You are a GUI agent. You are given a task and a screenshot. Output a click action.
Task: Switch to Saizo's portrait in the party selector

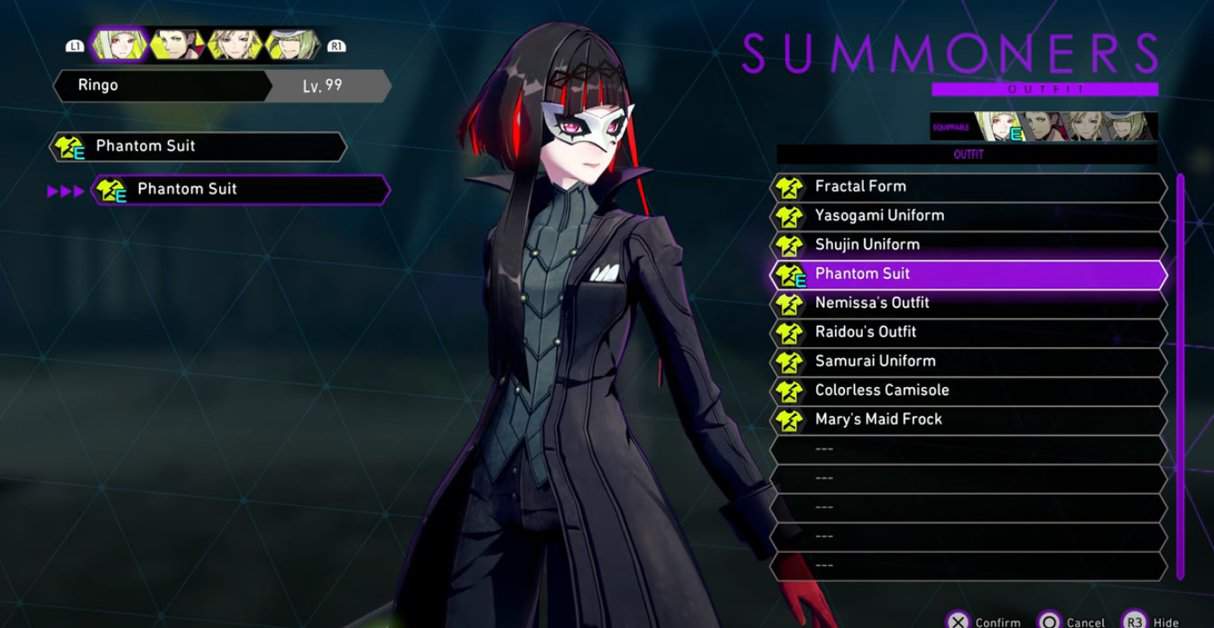pyautogui.click(x=293, y=44)
